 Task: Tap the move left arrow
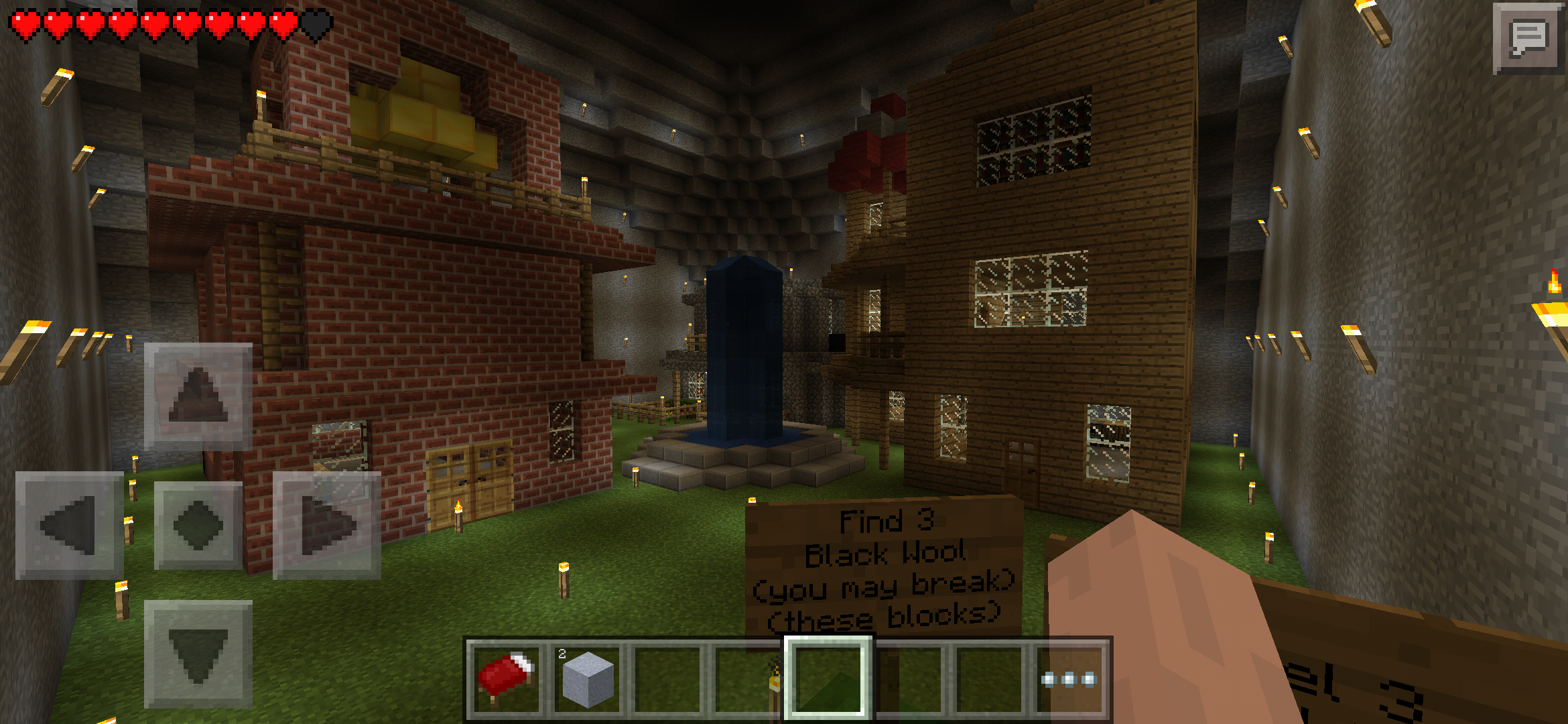(x=69, y=525)
